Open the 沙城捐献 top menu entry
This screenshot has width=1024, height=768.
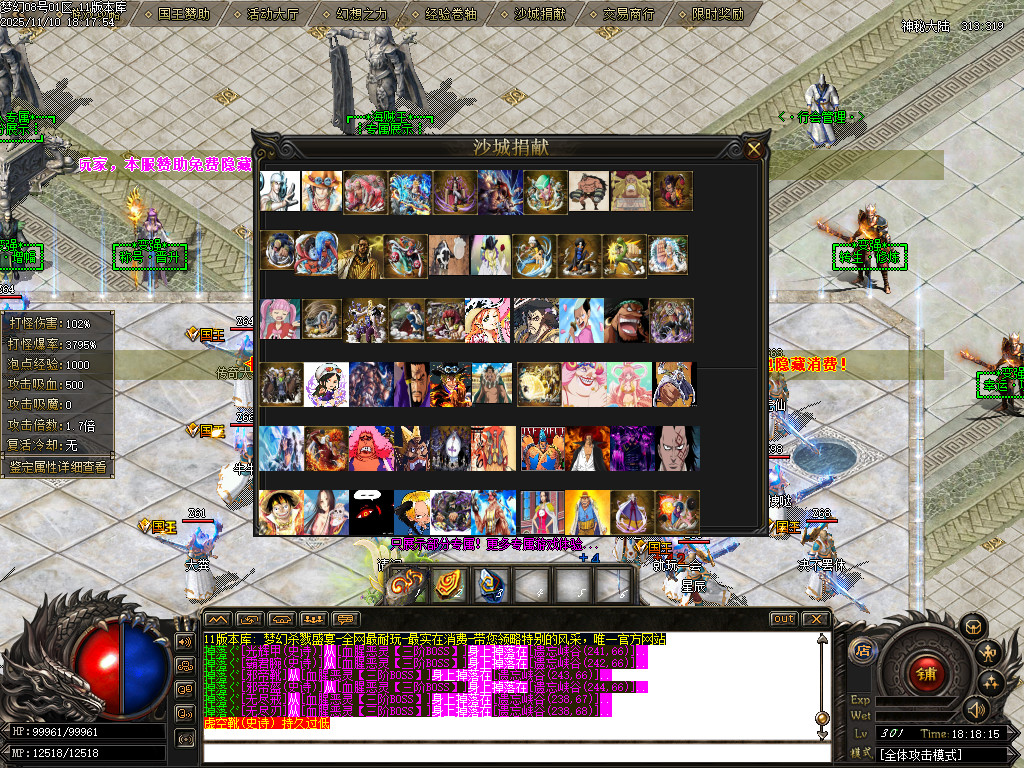click(540, 14)
